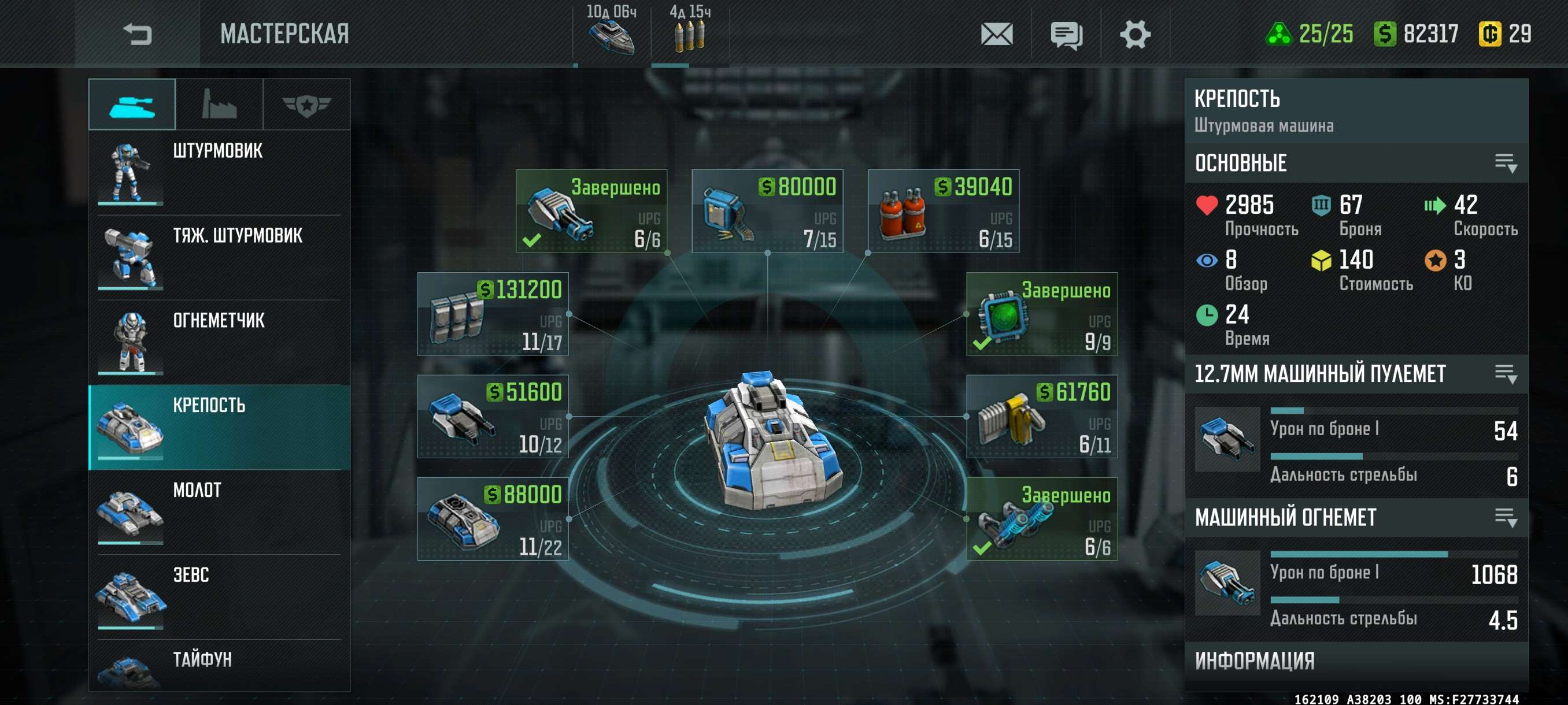Choose the Зевс tank row
1568x705 pixels.
coord(219,596)
